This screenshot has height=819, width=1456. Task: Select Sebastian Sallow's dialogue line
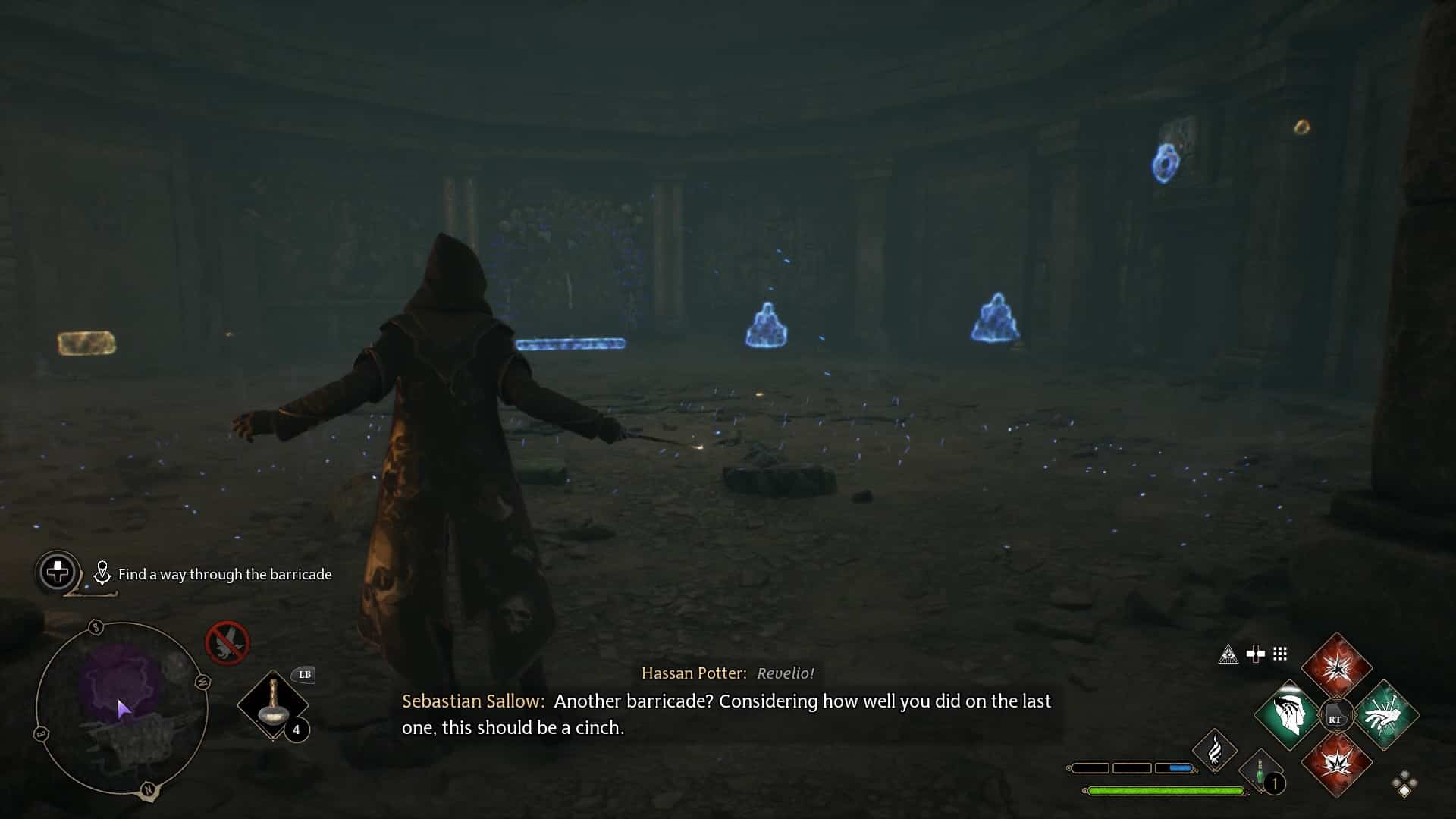click(726, 713)
